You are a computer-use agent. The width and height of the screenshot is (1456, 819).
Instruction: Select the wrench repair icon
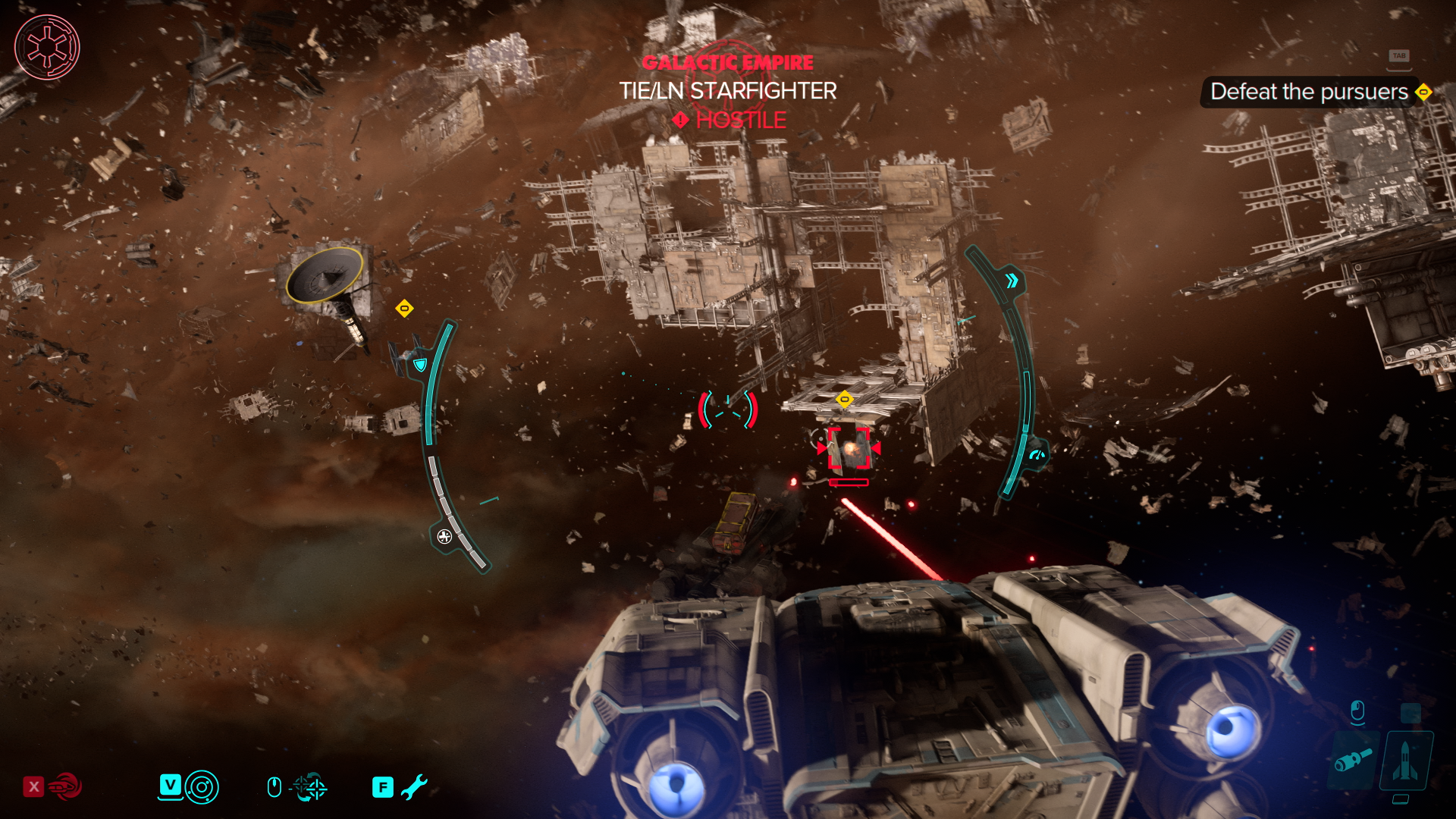[x=414, y=787]
